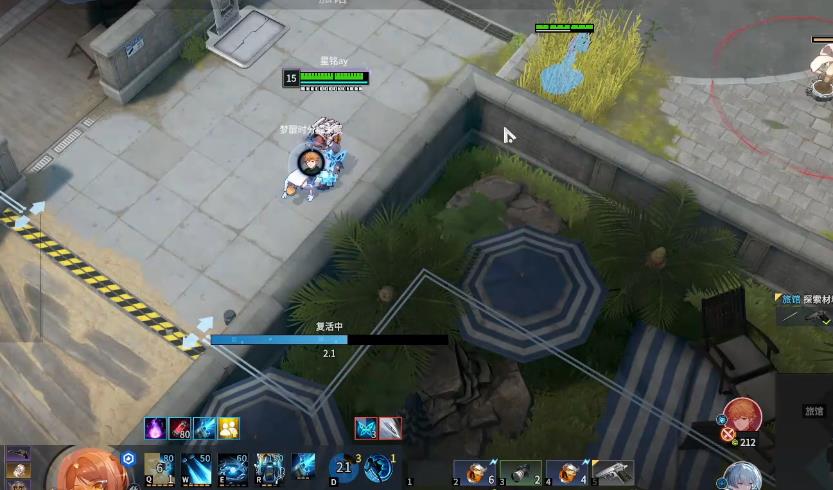This screenshot has width=833, height=490.
Task: Click the orange-haired character portrait
Action: pyautogui.click(x=88, y=470)
